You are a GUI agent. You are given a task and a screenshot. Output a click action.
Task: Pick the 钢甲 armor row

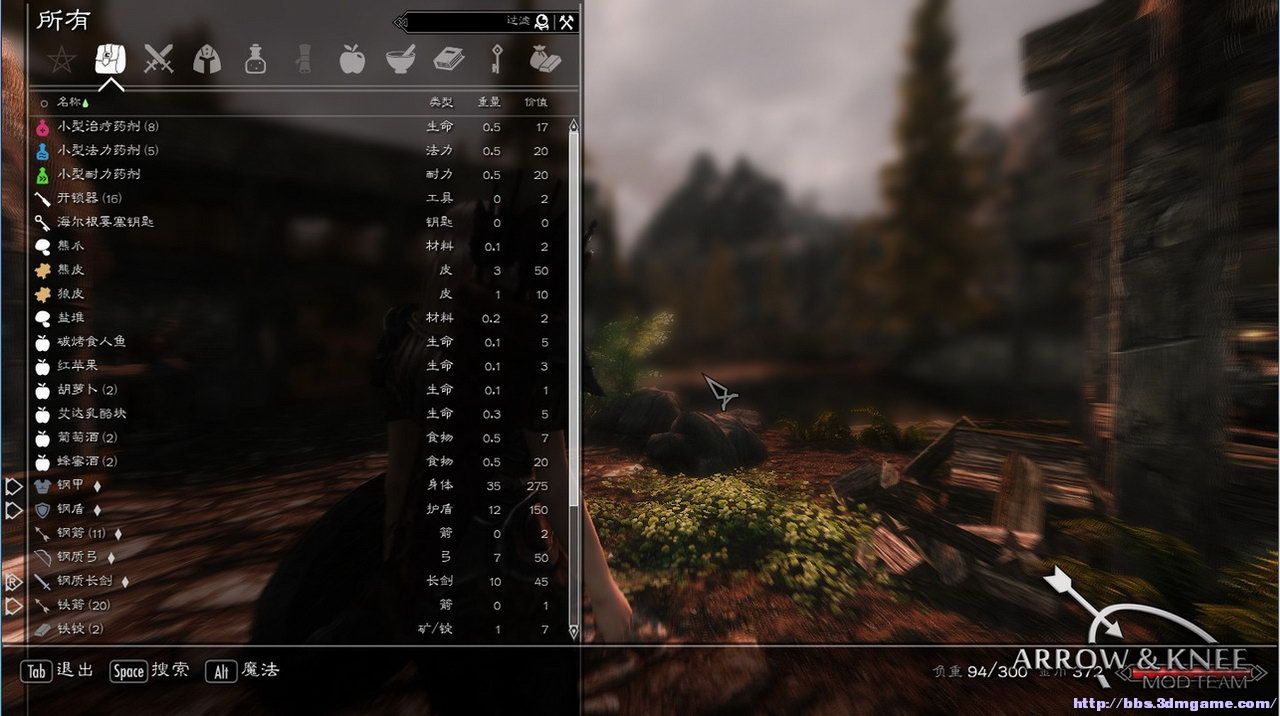point(71,485)
